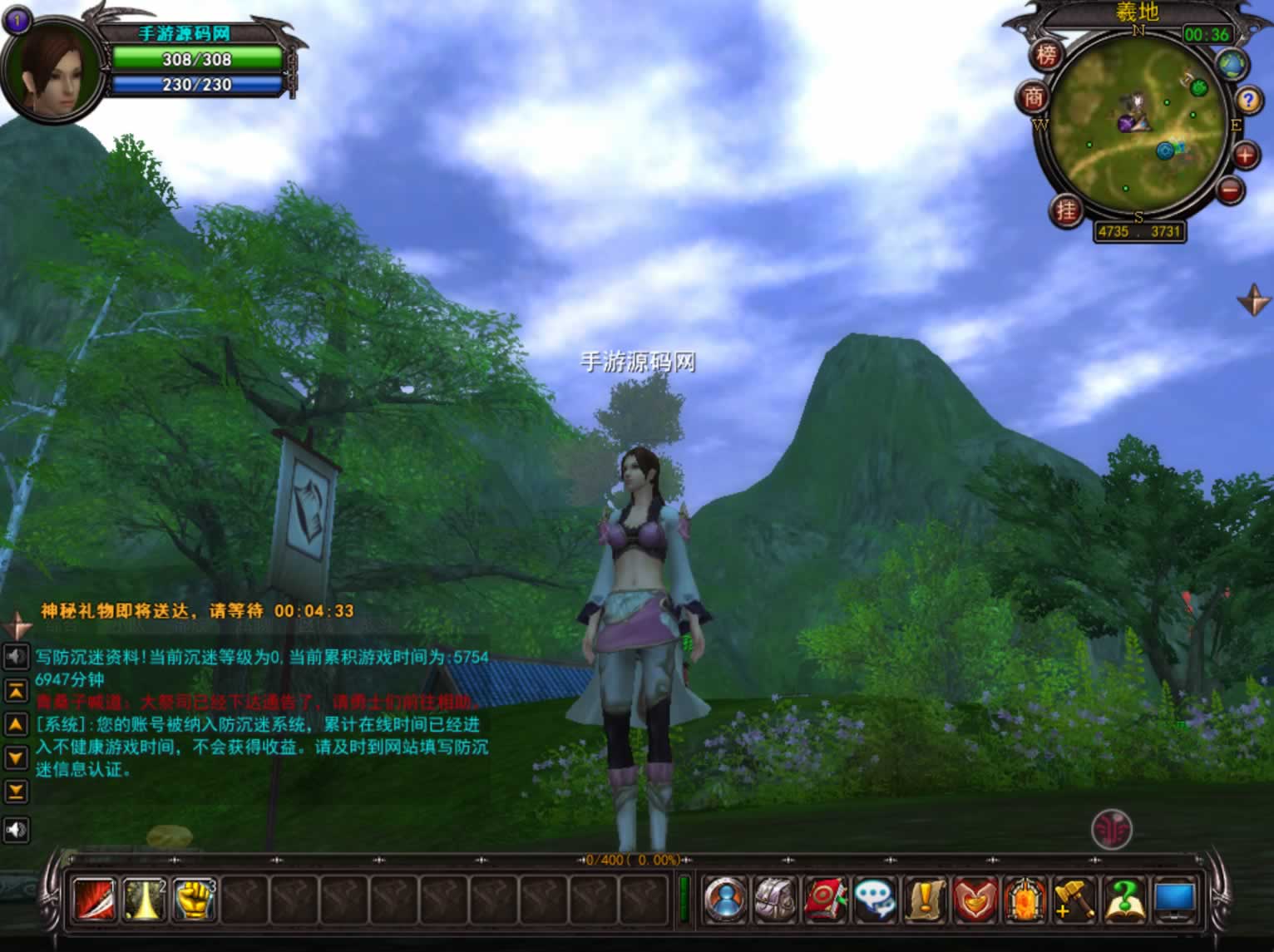Open the red skill book
The height and width of the screenshot is (952, 1274).
[x=825, y=899]
